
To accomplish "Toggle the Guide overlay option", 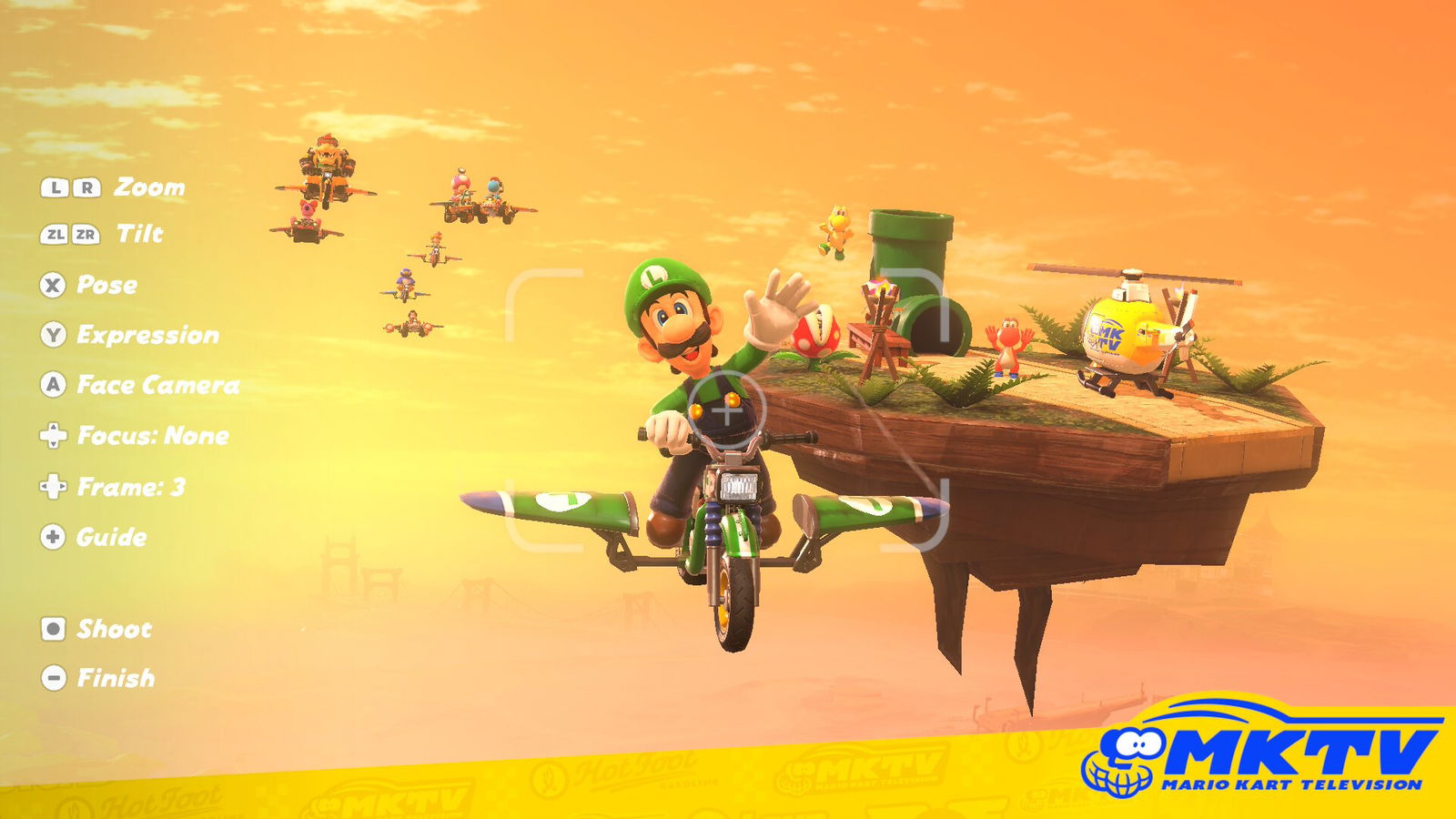I will tap(111, 539).
